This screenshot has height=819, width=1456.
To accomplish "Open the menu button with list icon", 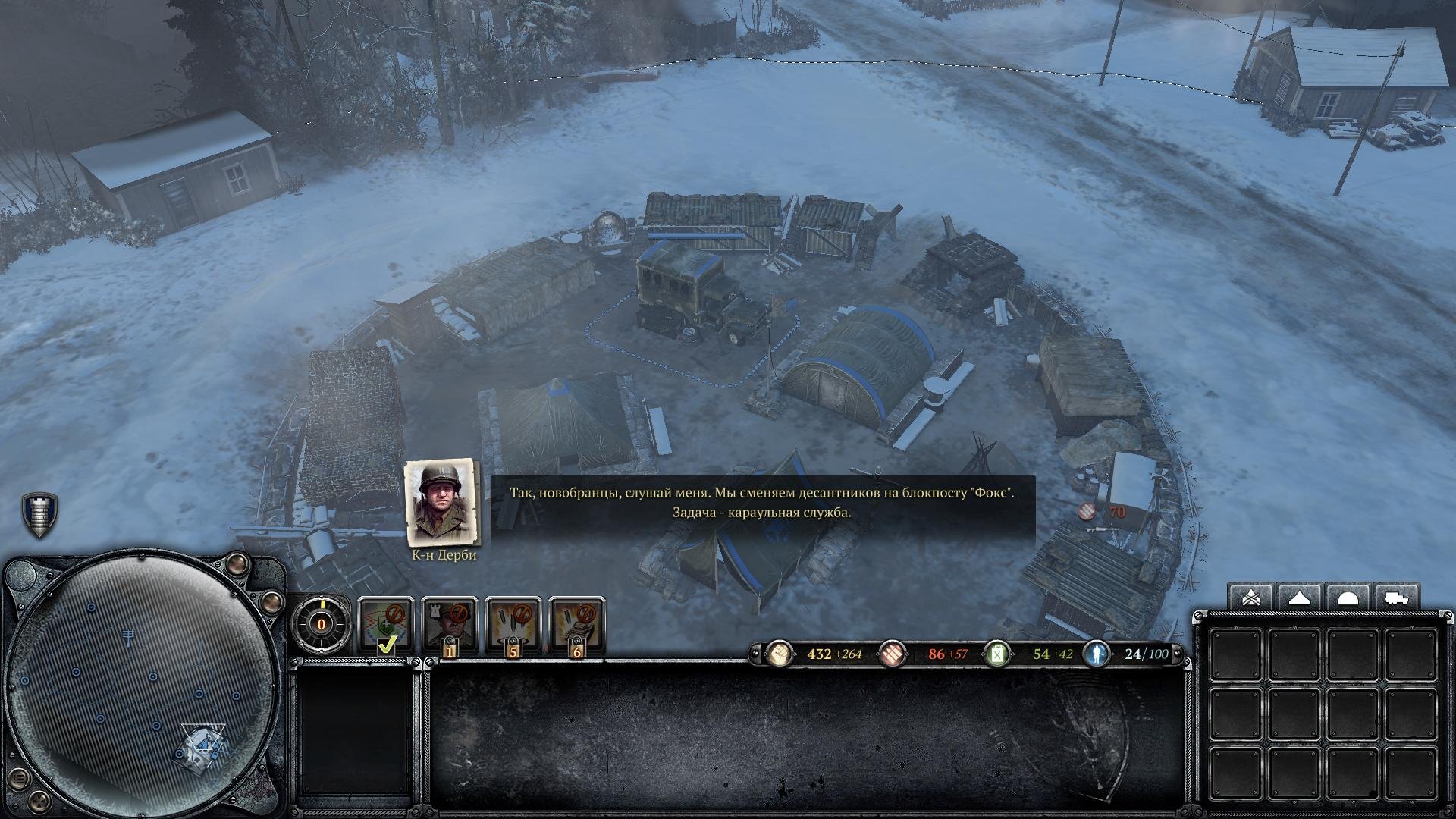I will 20,777.
